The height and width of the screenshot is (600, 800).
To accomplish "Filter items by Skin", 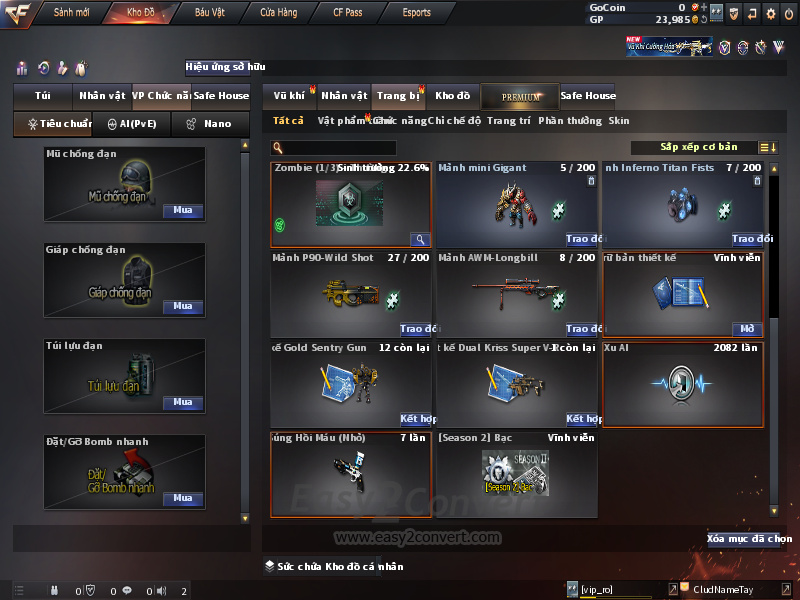I will [619, 121].
